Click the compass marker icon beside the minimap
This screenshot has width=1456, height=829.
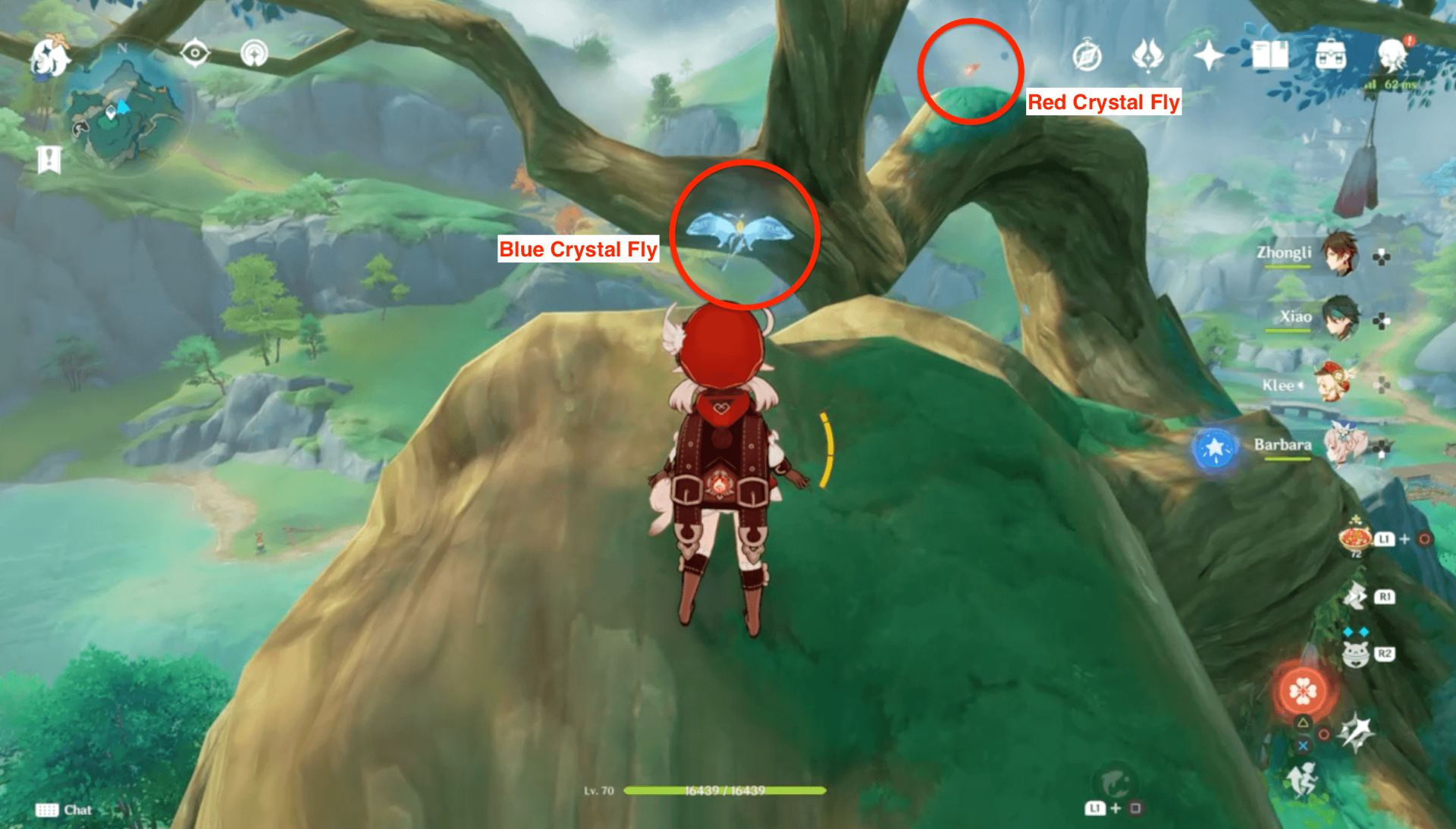point(196,53)
